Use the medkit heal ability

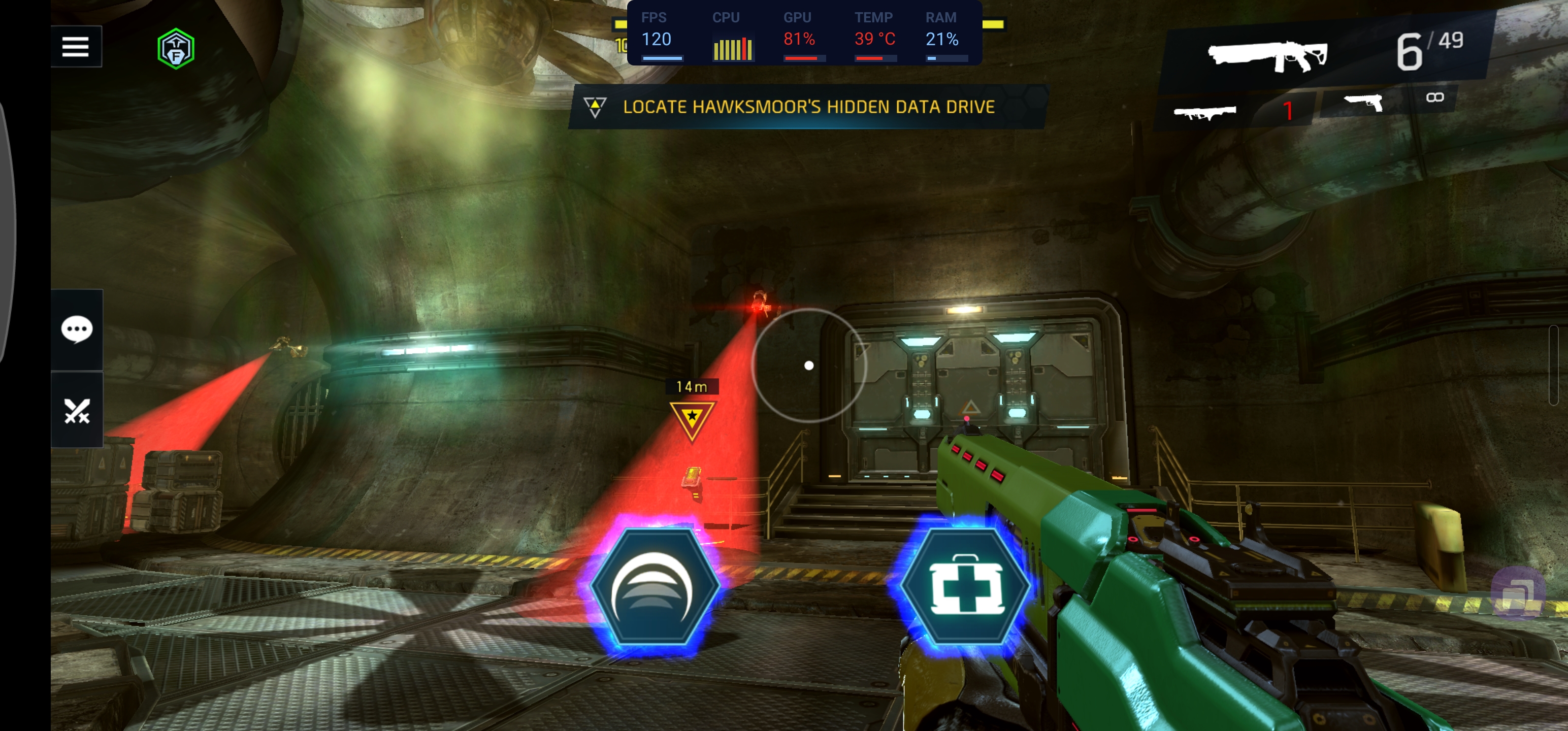click(965, 587)
